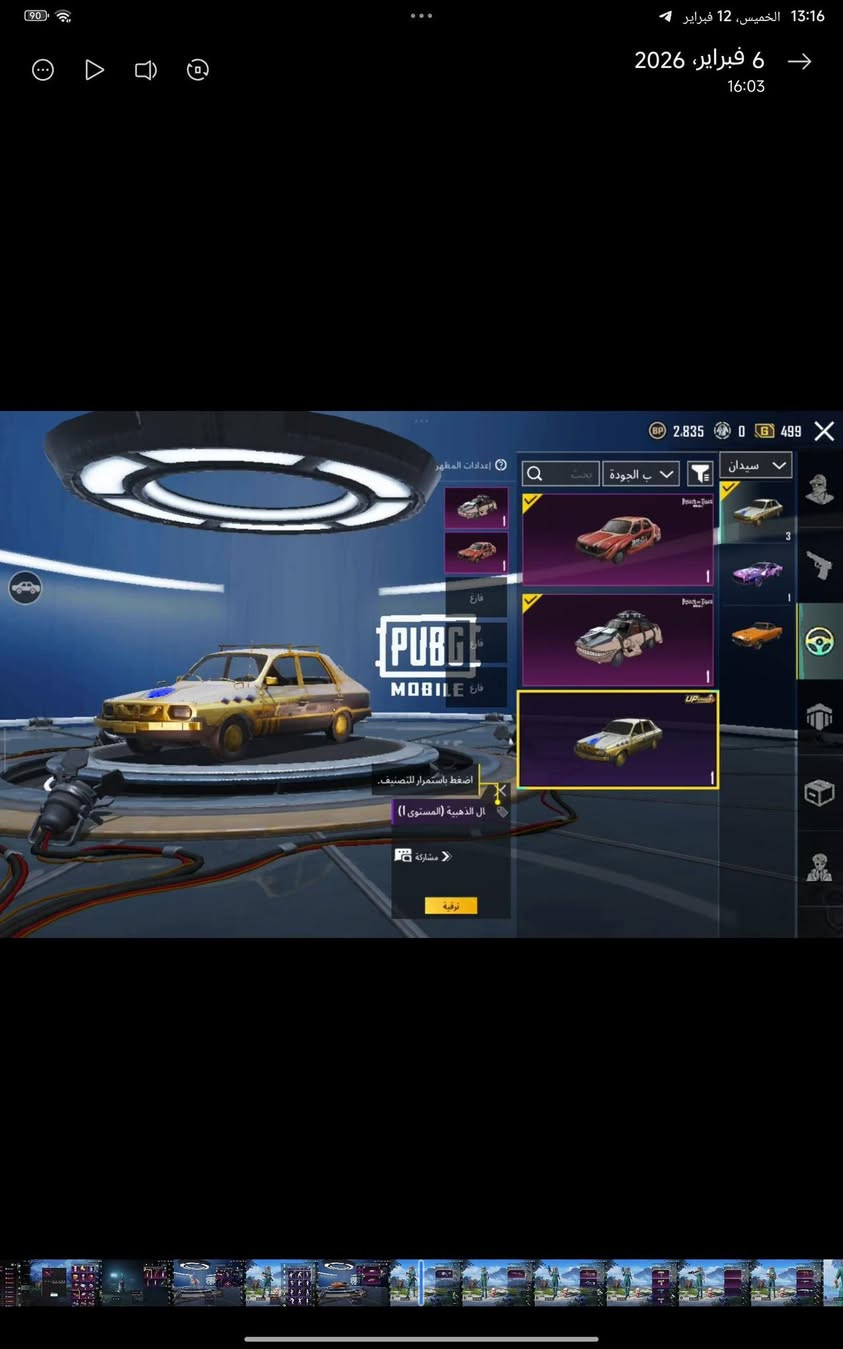The height and width of the screenshot is (1349, 843).
Task: Switch to the pistol weapons tab
Action: (820, 566)
